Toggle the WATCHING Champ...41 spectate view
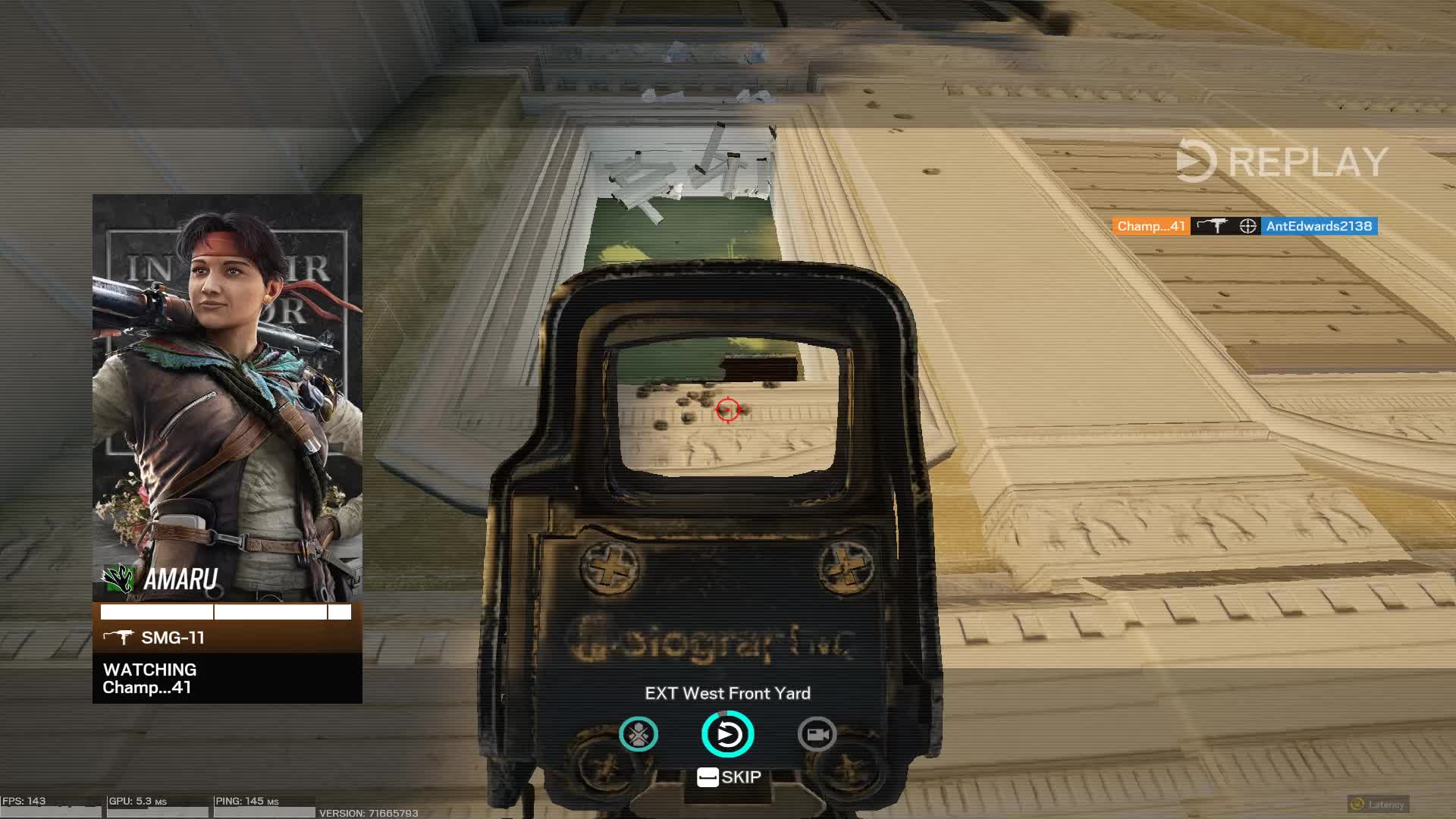This screenshot has height=819, width=1456. [149, 679]
